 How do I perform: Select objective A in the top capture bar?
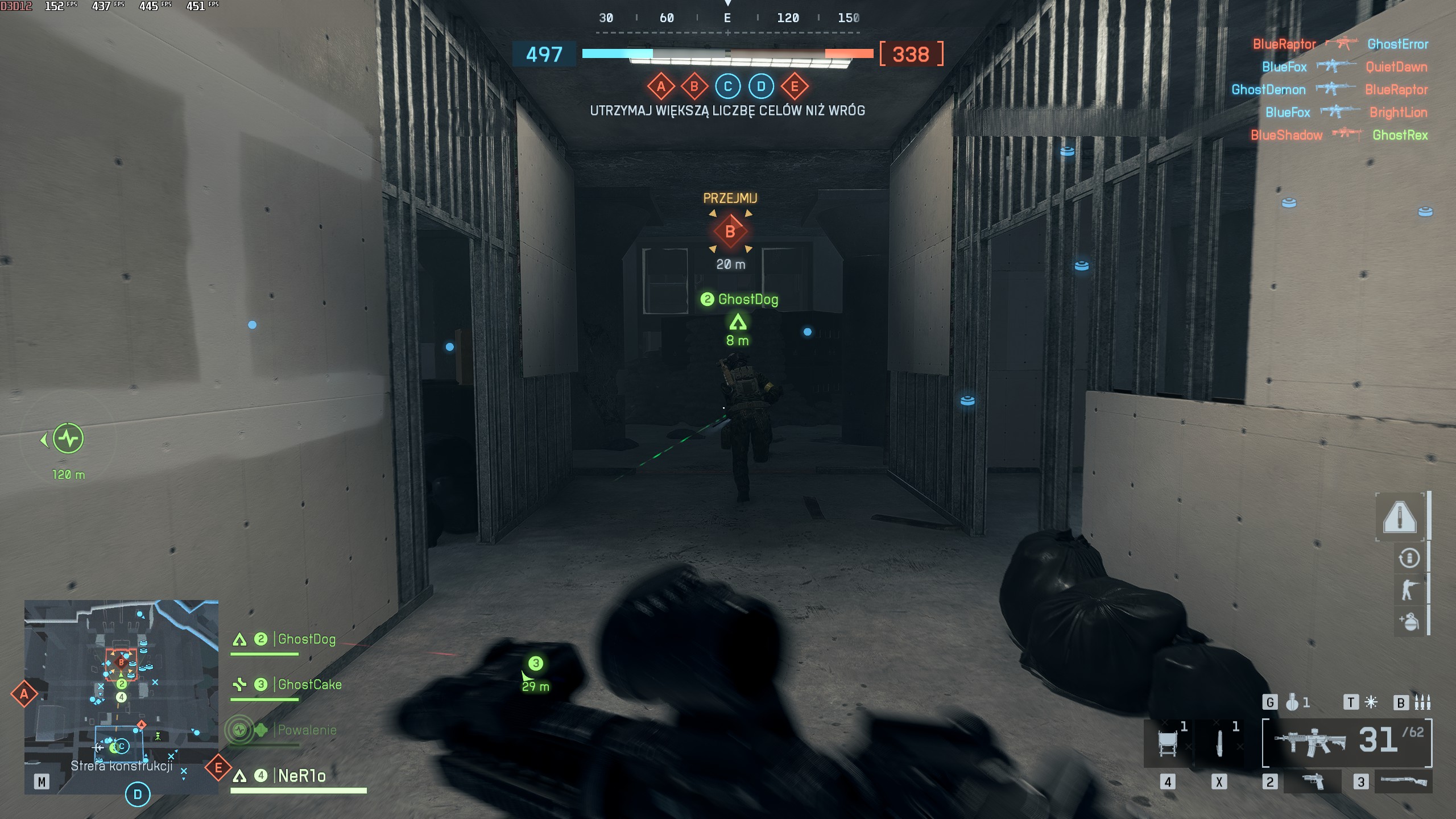[660, 87]
